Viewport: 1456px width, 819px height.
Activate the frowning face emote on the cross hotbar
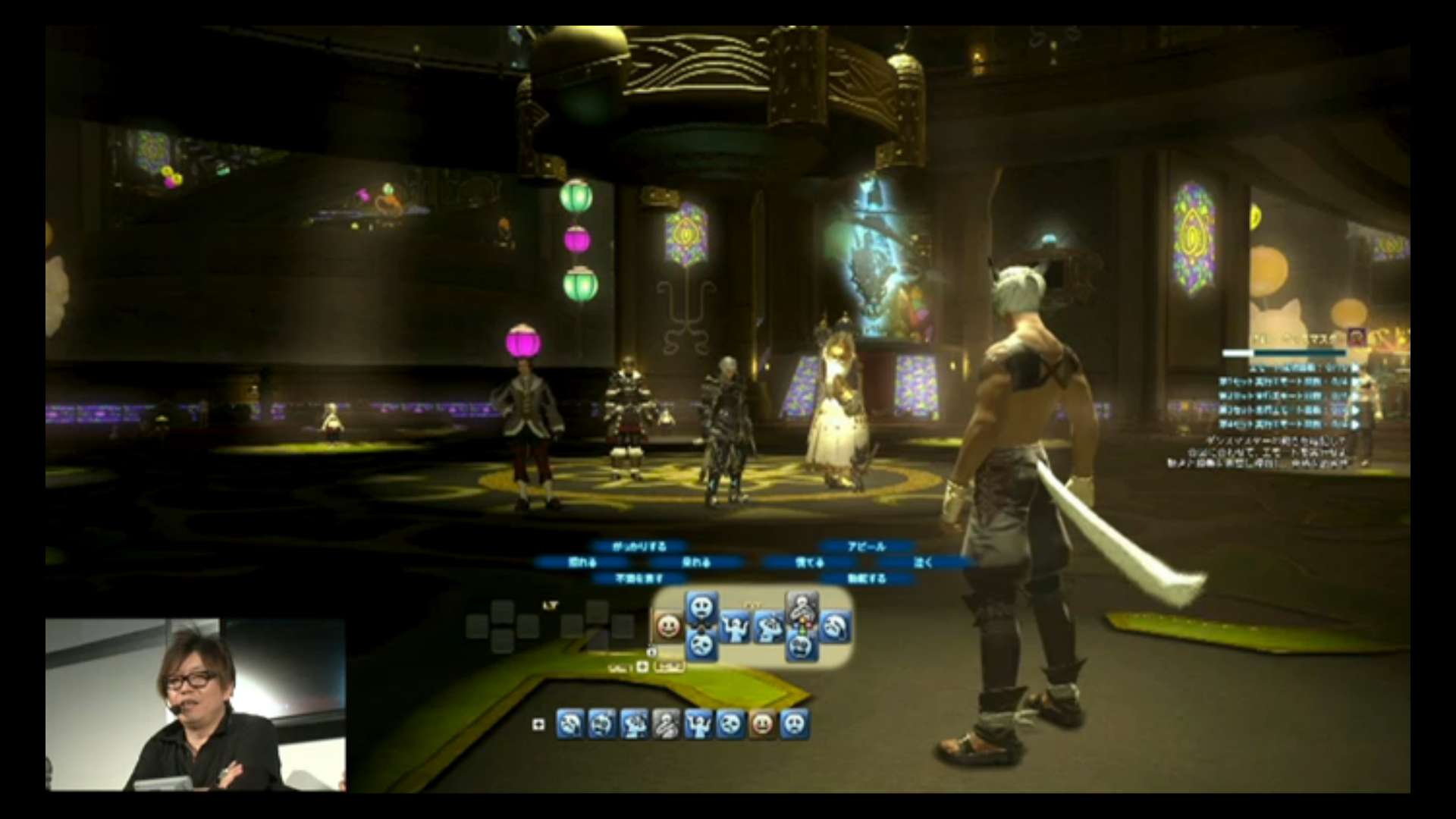(702, 645)
